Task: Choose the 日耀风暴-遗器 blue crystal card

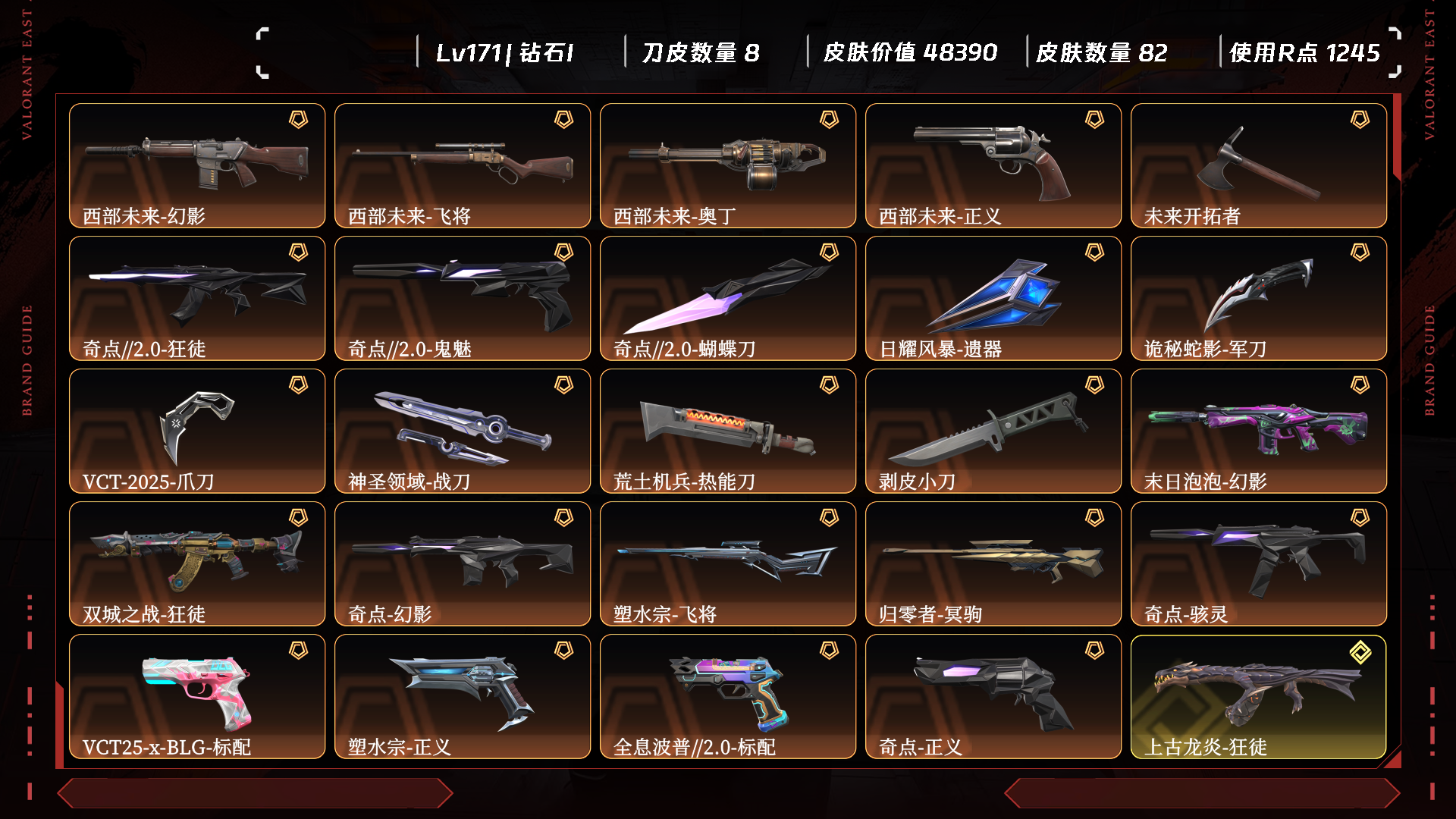Action: coord(993,298)
